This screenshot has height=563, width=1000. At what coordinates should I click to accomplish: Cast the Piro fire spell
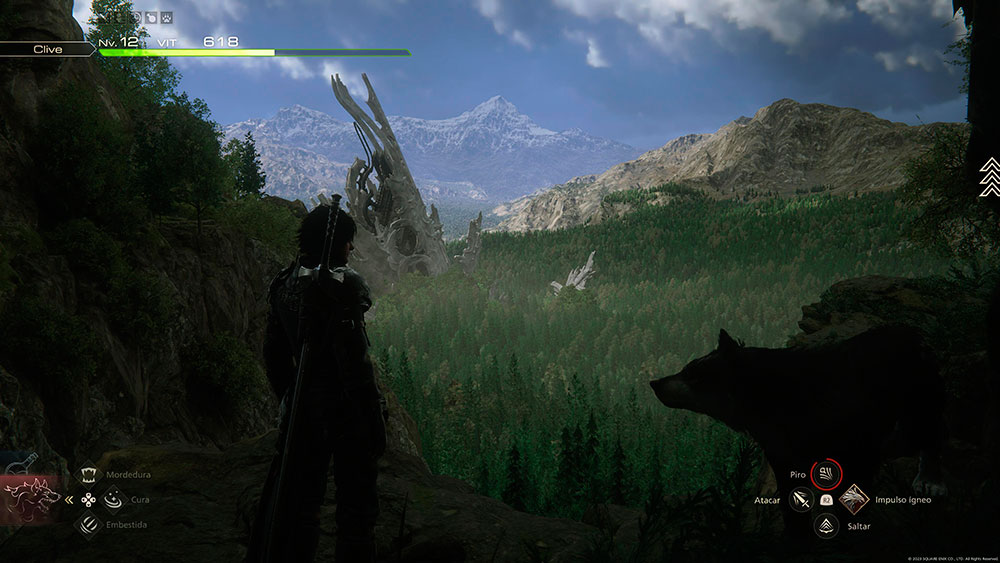(x=826, y=472)
